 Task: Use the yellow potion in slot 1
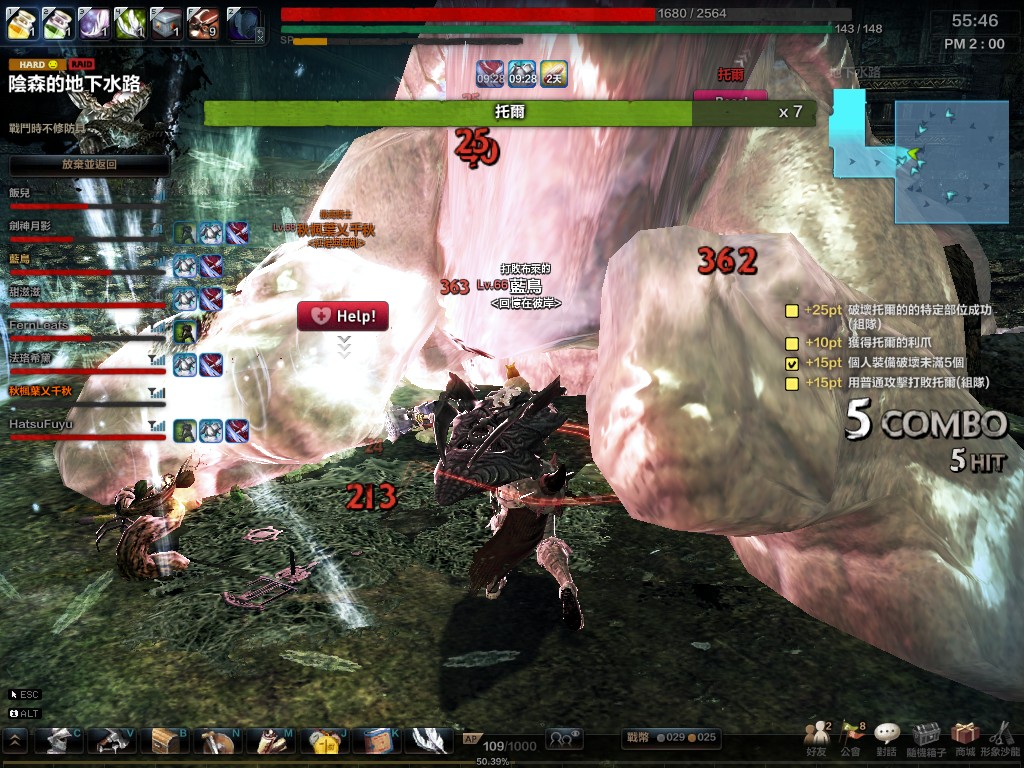click(23, 22)
